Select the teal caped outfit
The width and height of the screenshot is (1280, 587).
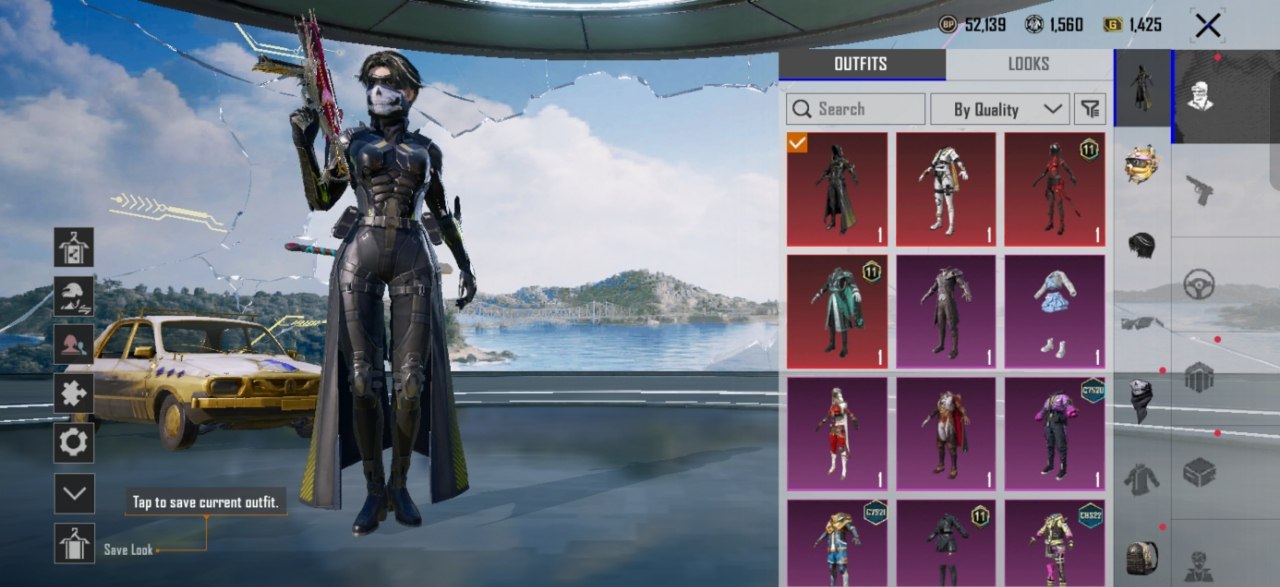pyautogui.click(x=836, y=311)
